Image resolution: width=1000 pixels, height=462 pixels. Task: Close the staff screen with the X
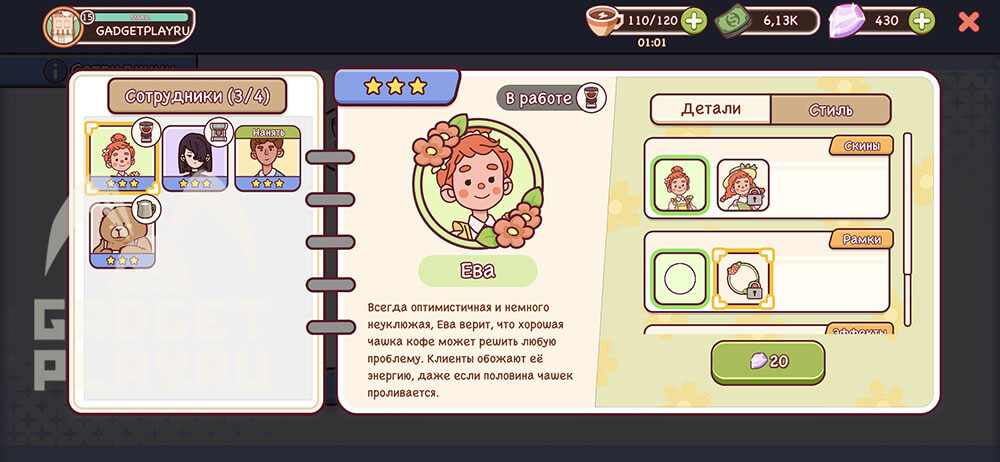[968, 21]
